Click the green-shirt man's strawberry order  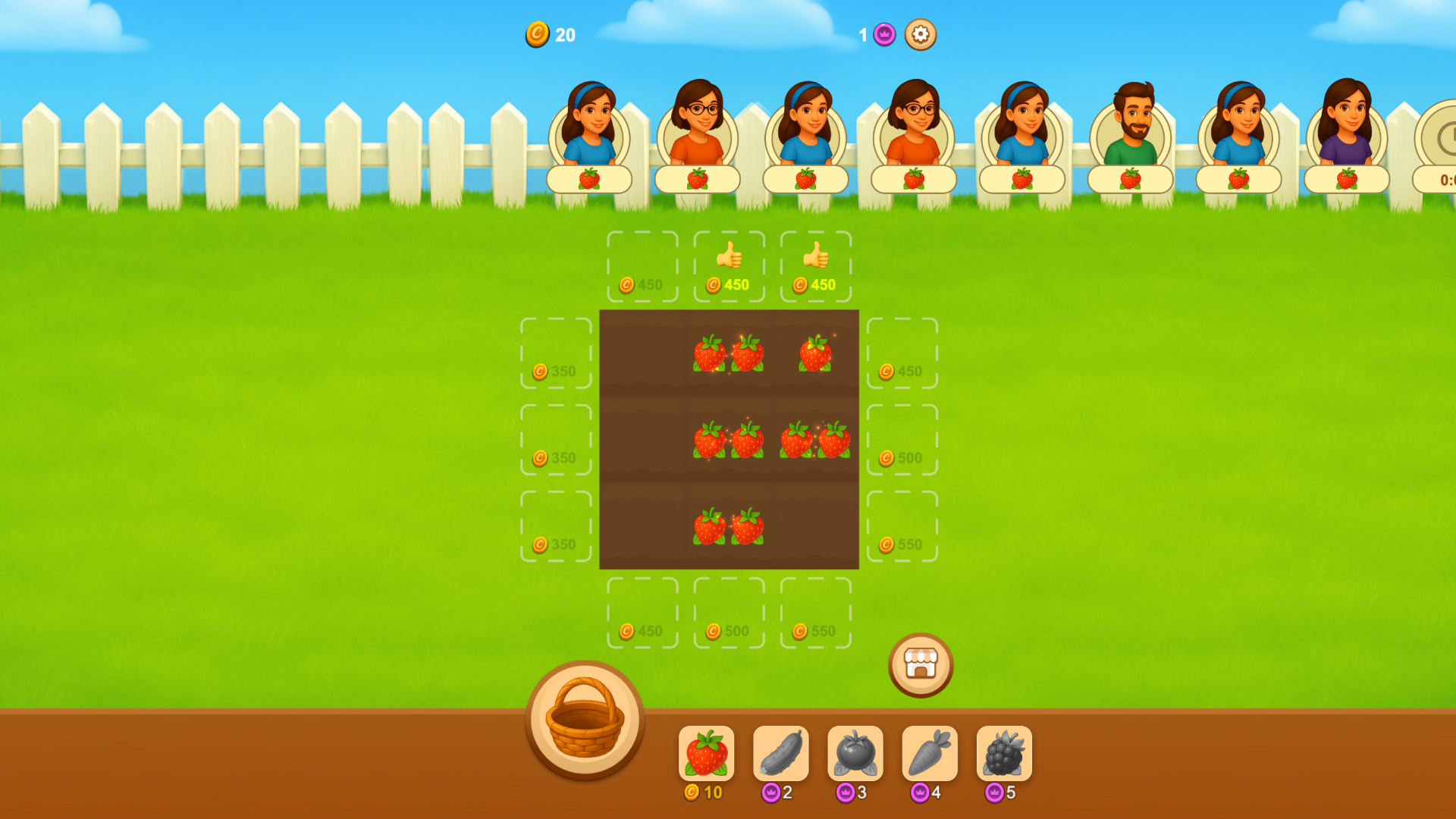coord(1131,179)
